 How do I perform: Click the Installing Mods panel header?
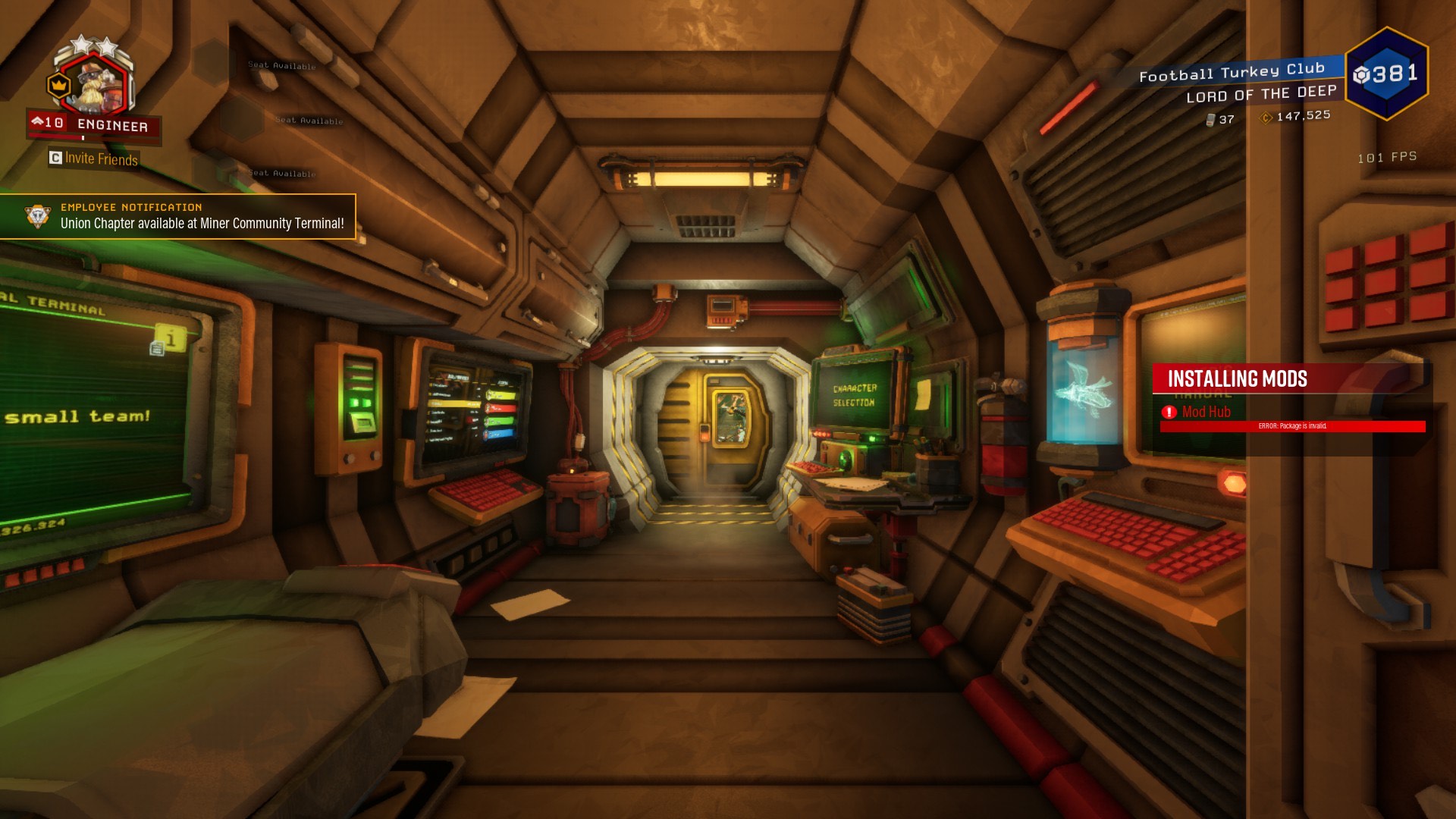tap(1238, 378)
